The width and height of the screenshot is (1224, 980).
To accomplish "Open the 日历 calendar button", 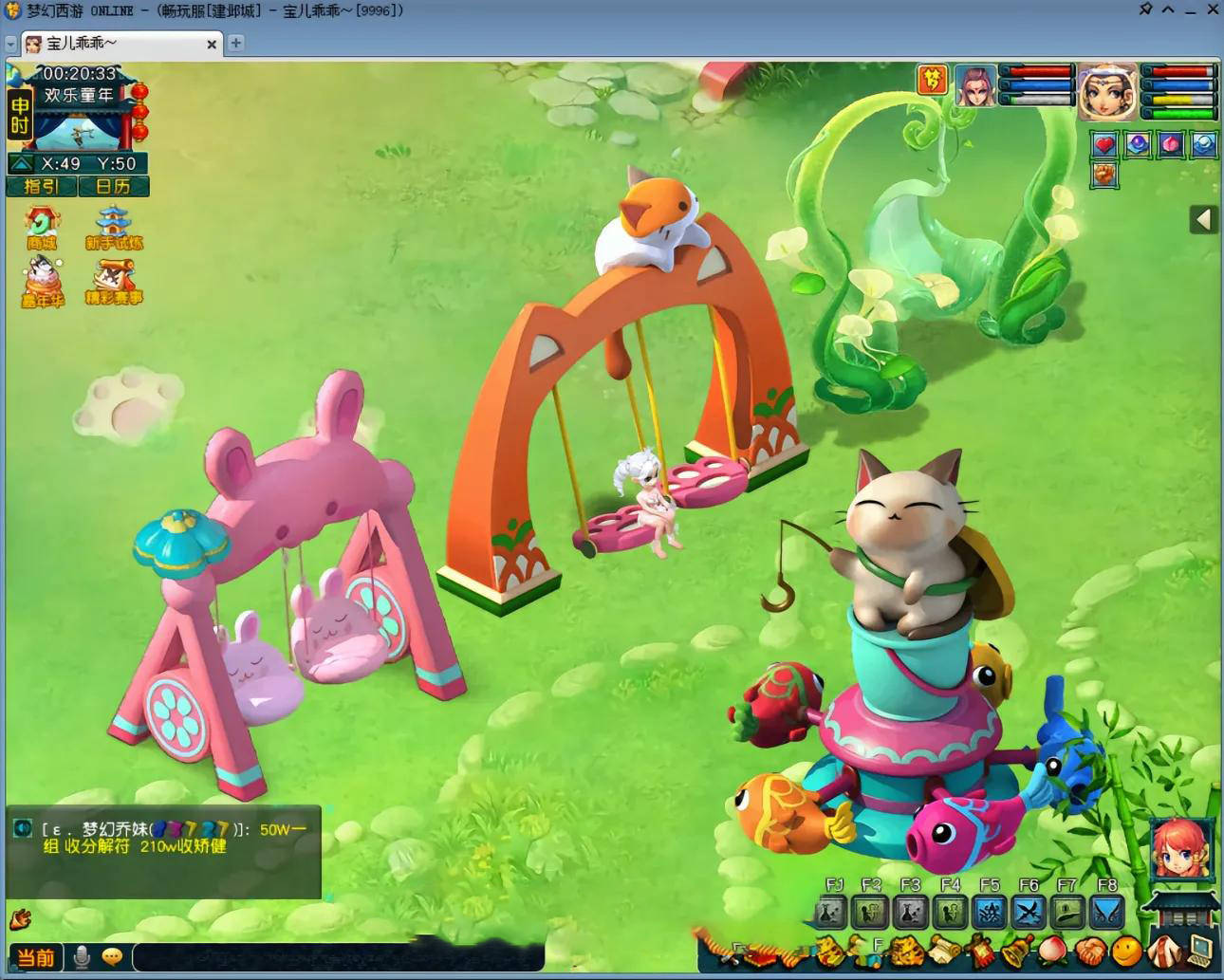I will [113, 187].
